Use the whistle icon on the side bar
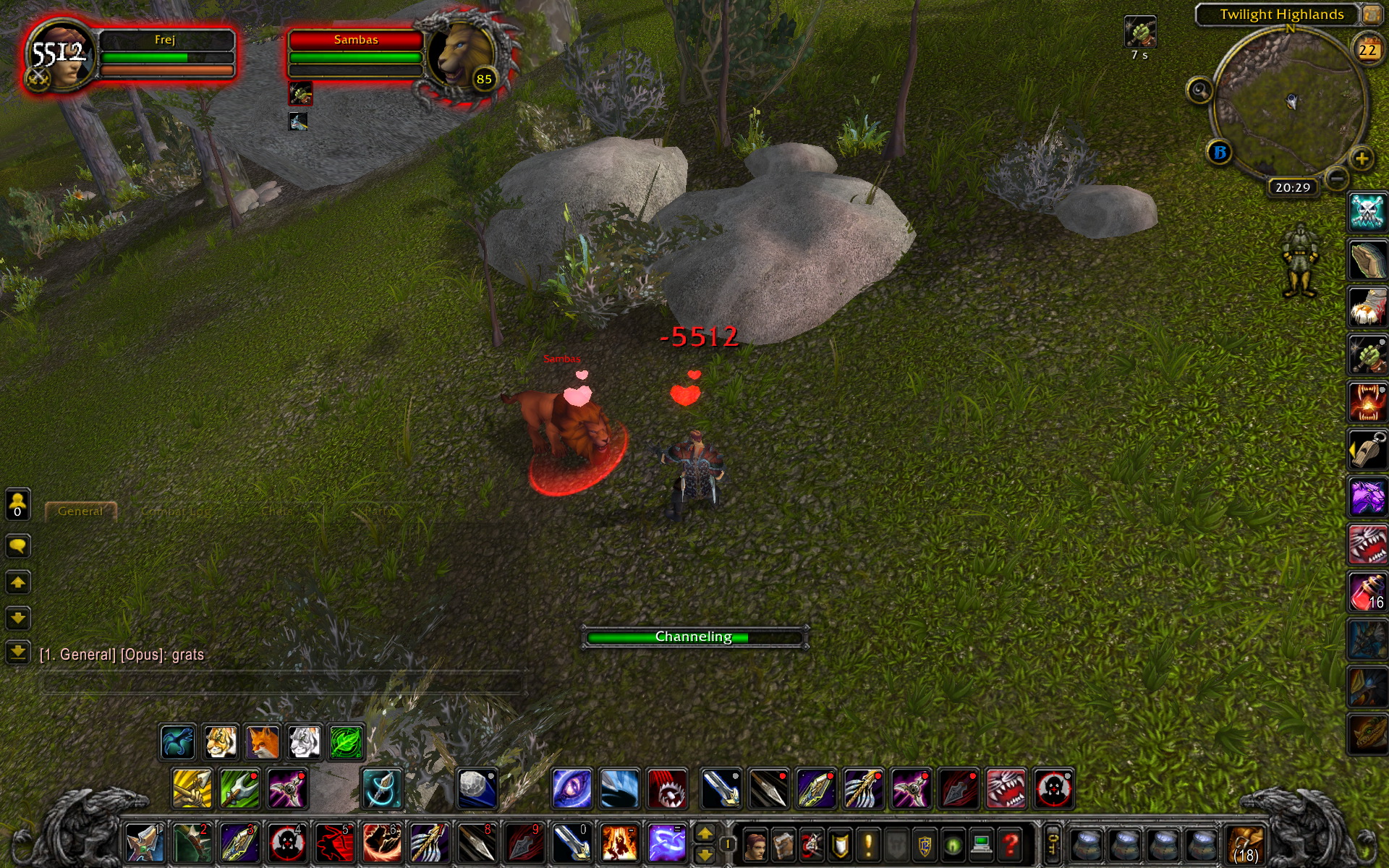This screenshot has width=1389, height=868. (x=1367, y=450)
